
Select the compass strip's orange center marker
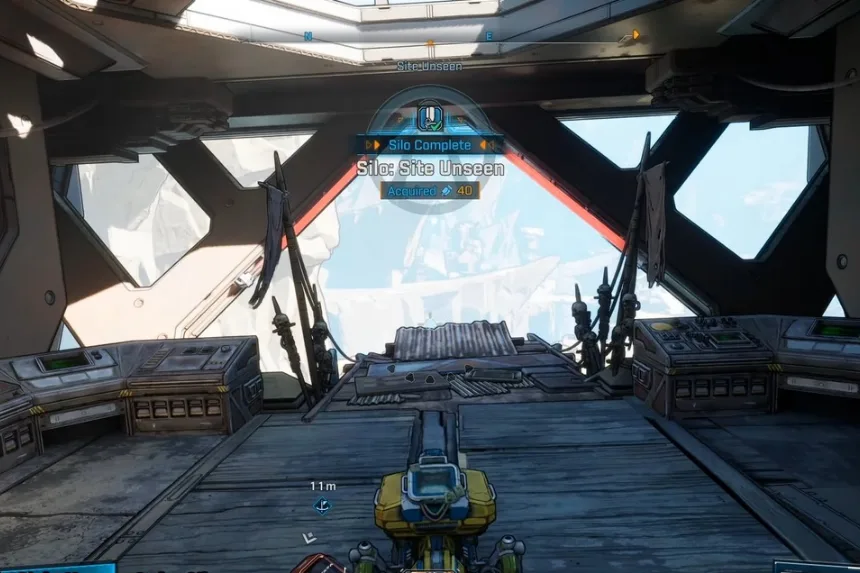[x=430, y=44]
